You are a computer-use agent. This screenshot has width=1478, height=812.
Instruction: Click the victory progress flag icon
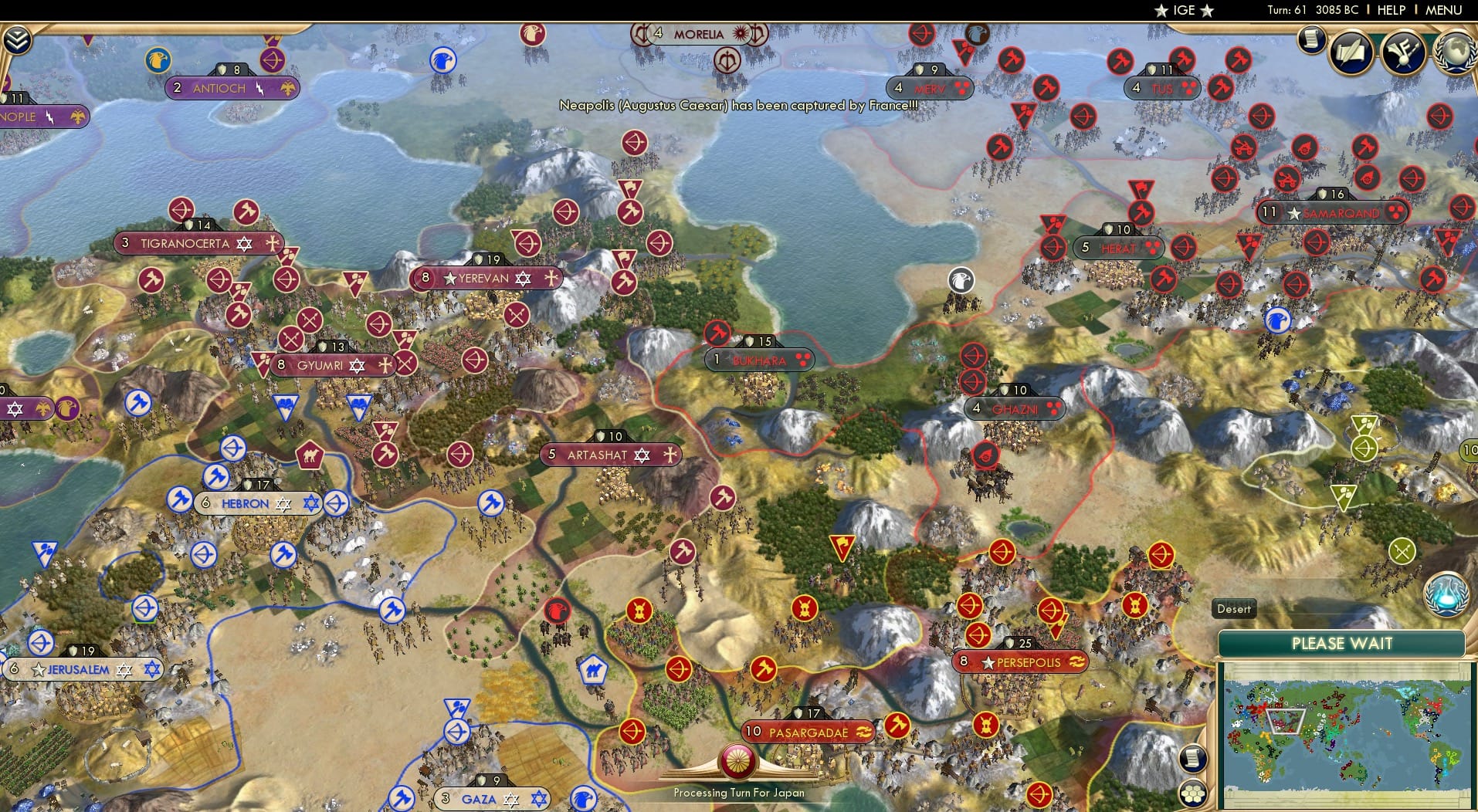coord(1402,52)
